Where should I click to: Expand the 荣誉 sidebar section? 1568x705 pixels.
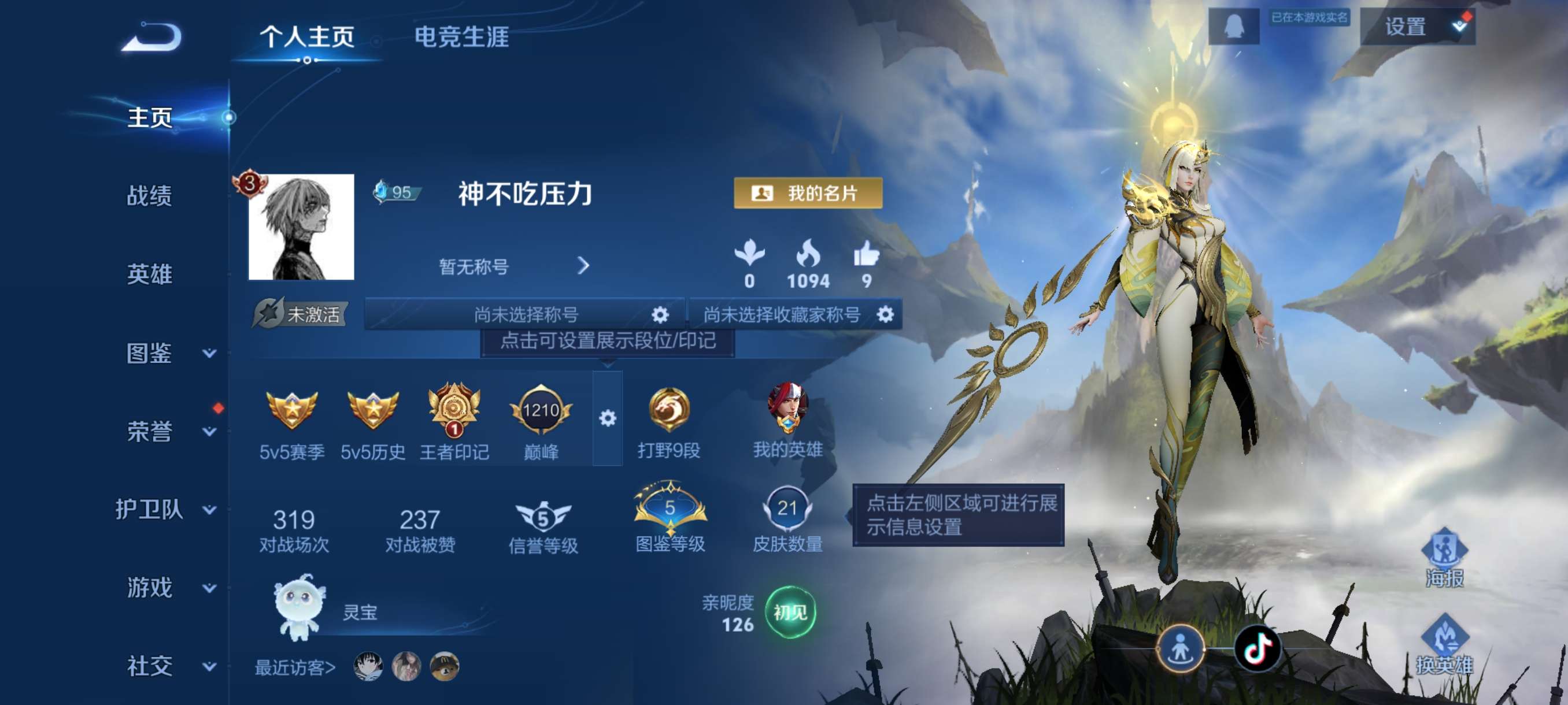tap(150, 432)
